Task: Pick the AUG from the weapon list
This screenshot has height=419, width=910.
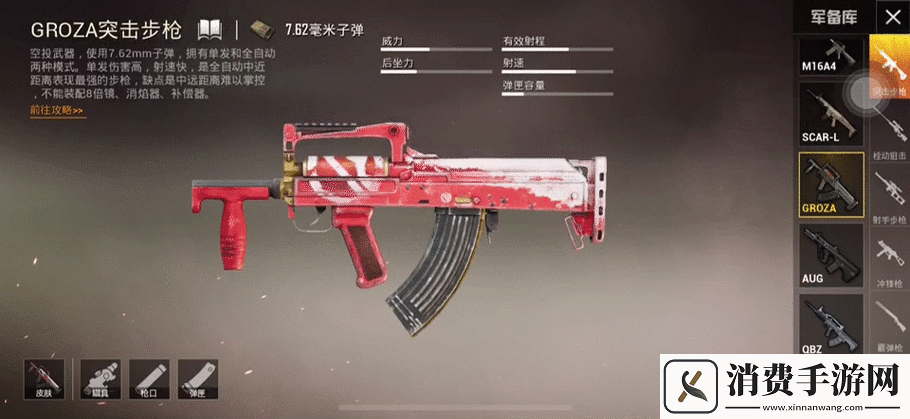Action: pyautogui.click(x=831, y=254)
